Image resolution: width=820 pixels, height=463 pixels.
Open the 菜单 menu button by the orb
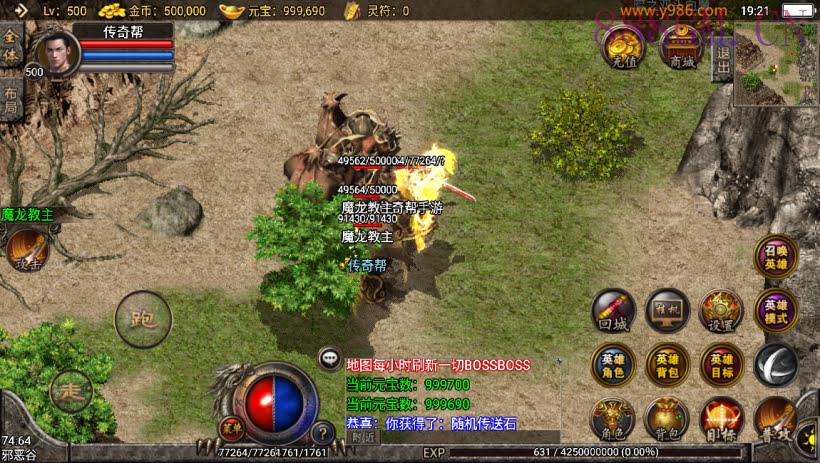pyautogui.click(x=231, y=425)
